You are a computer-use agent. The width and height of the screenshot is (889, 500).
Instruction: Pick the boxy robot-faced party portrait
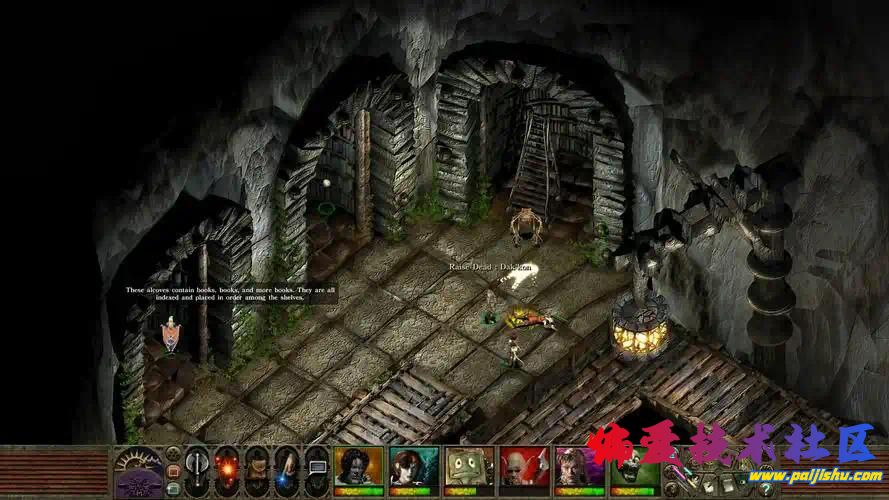click(468, 466)
